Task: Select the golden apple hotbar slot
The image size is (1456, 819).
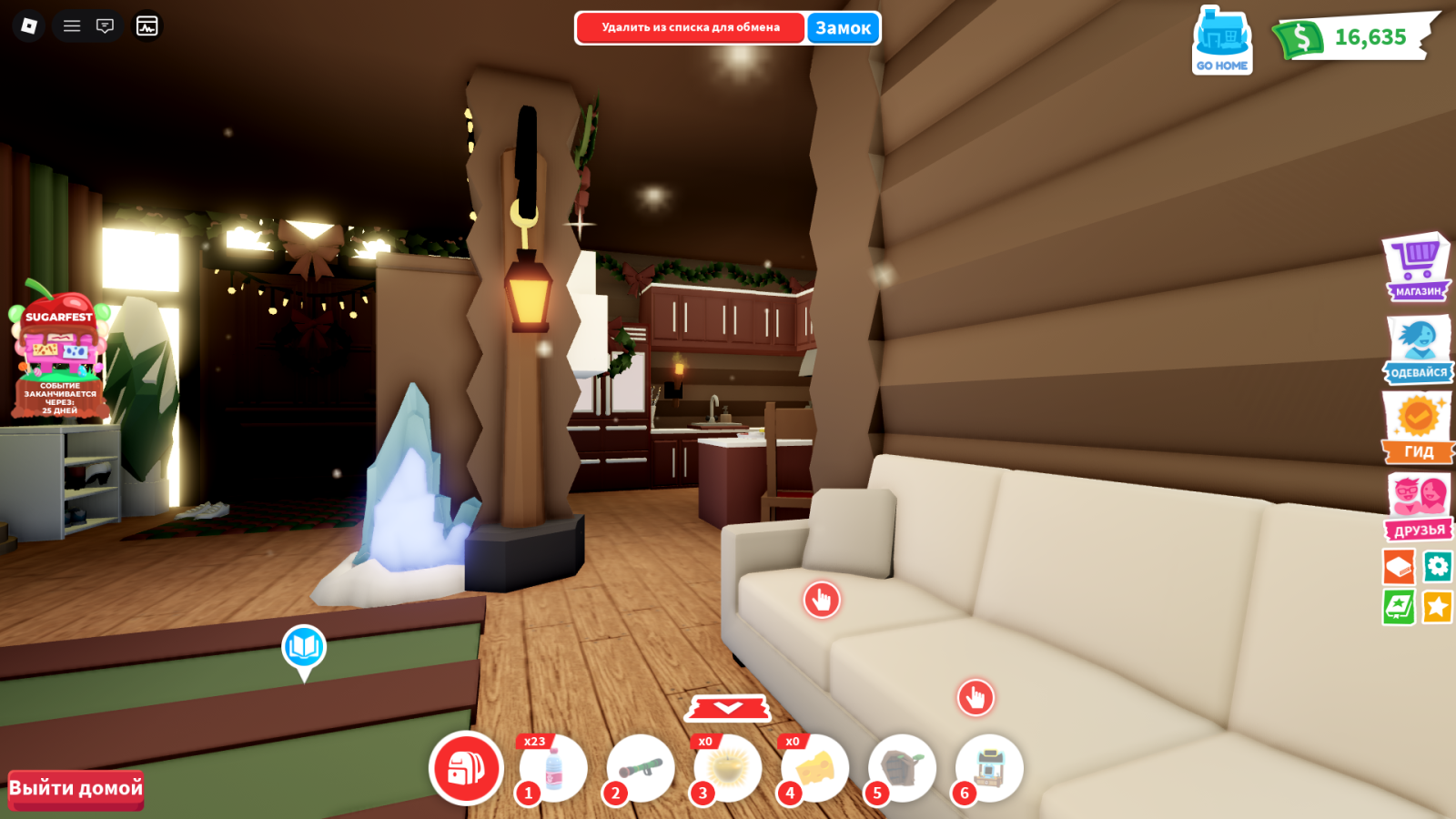Action: [728, 769]
